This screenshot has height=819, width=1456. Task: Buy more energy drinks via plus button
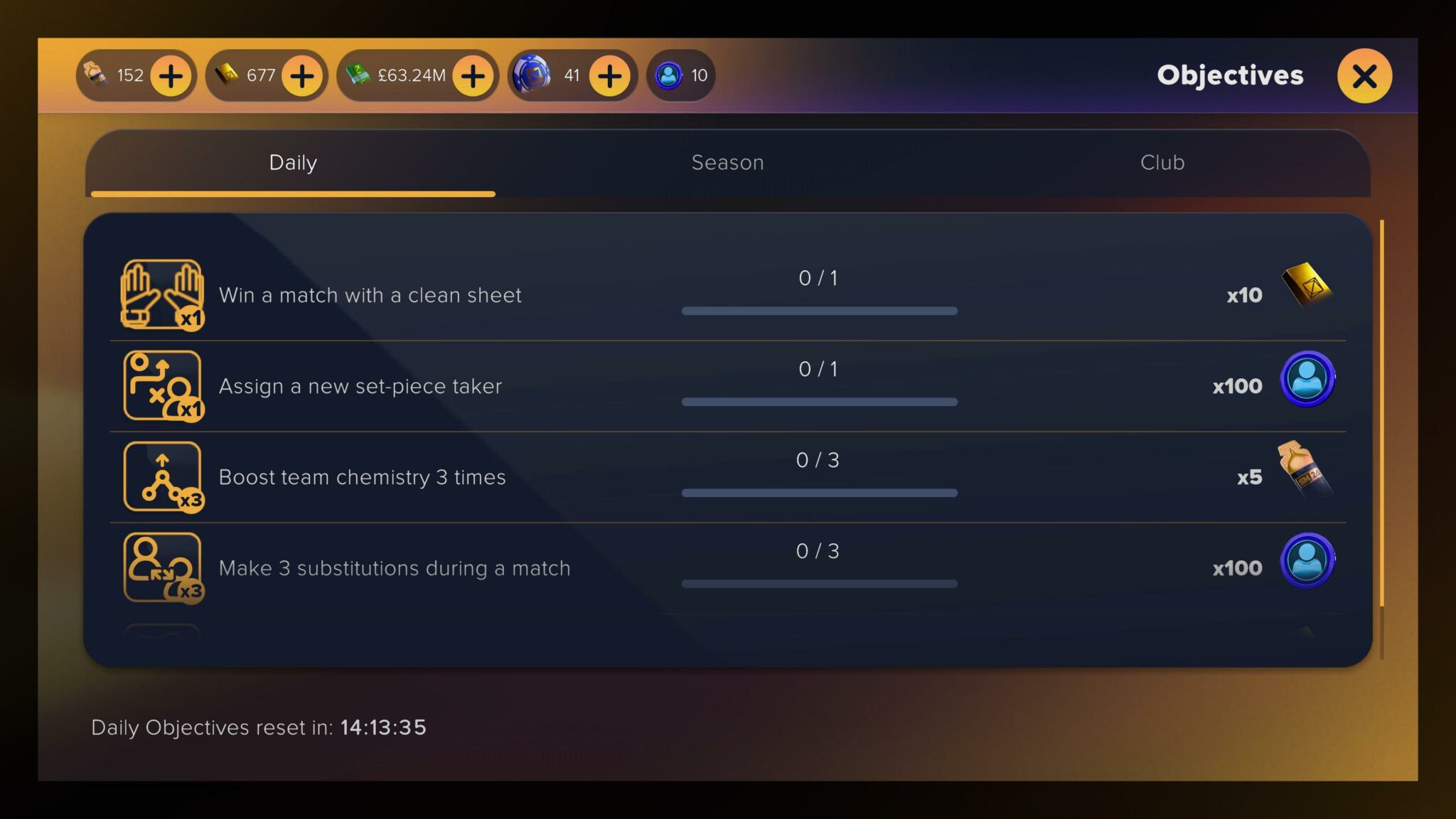(x=169, y=75)
